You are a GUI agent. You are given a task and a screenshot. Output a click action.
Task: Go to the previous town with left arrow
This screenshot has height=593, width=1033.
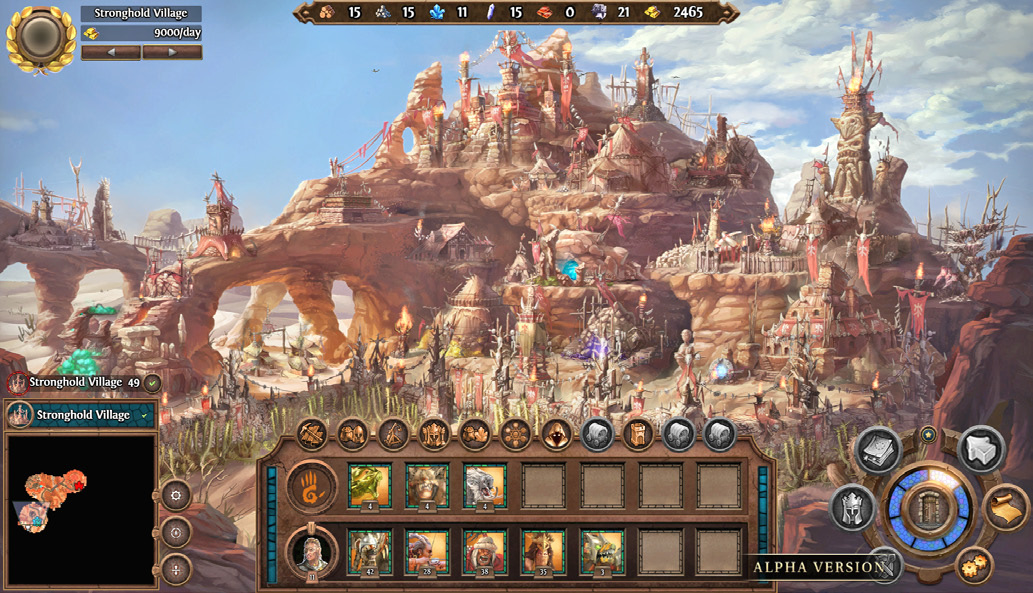pyautogui.click(x=110, y=52)
